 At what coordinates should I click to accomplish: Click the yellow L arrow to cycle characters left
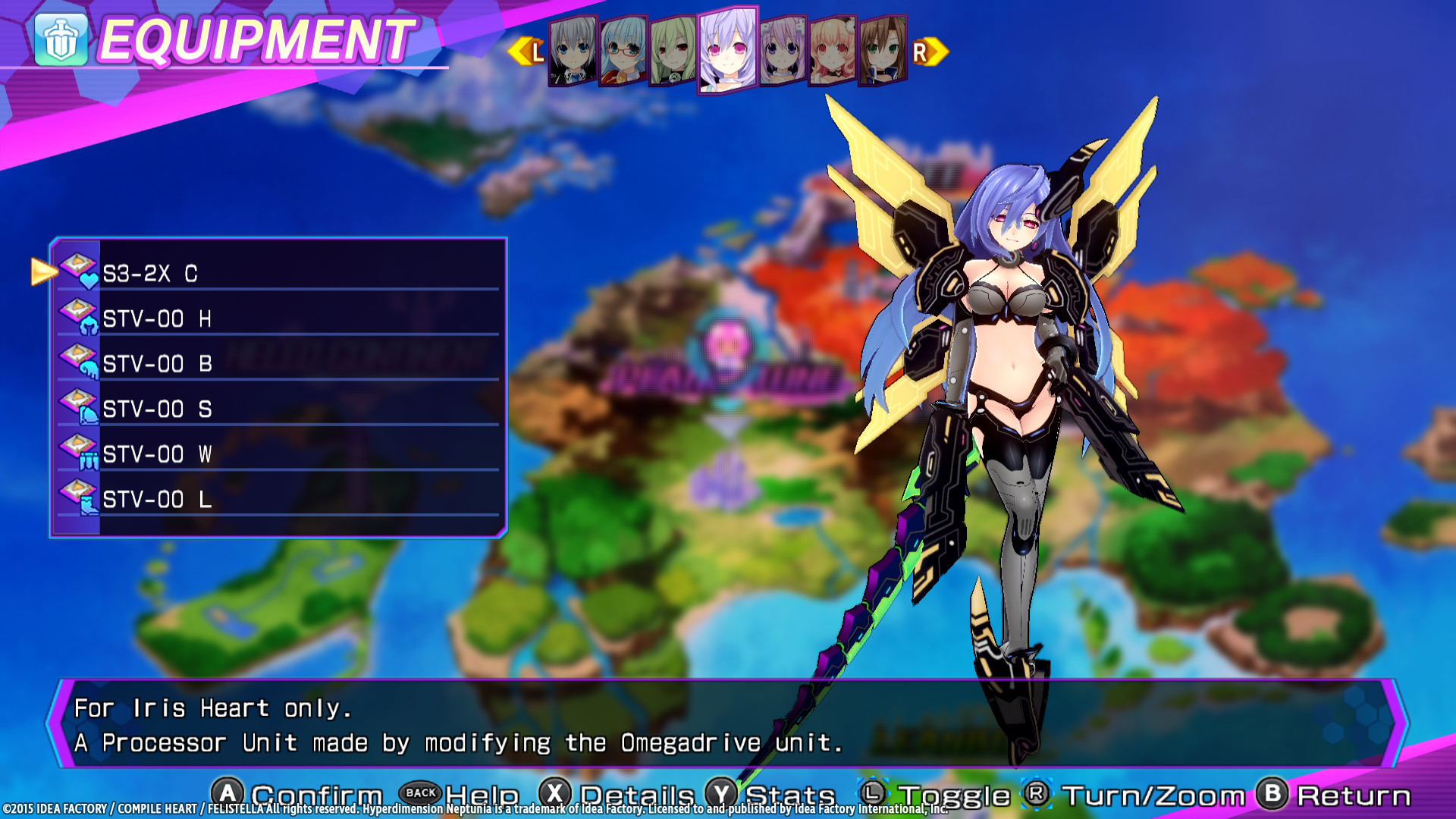525,51
